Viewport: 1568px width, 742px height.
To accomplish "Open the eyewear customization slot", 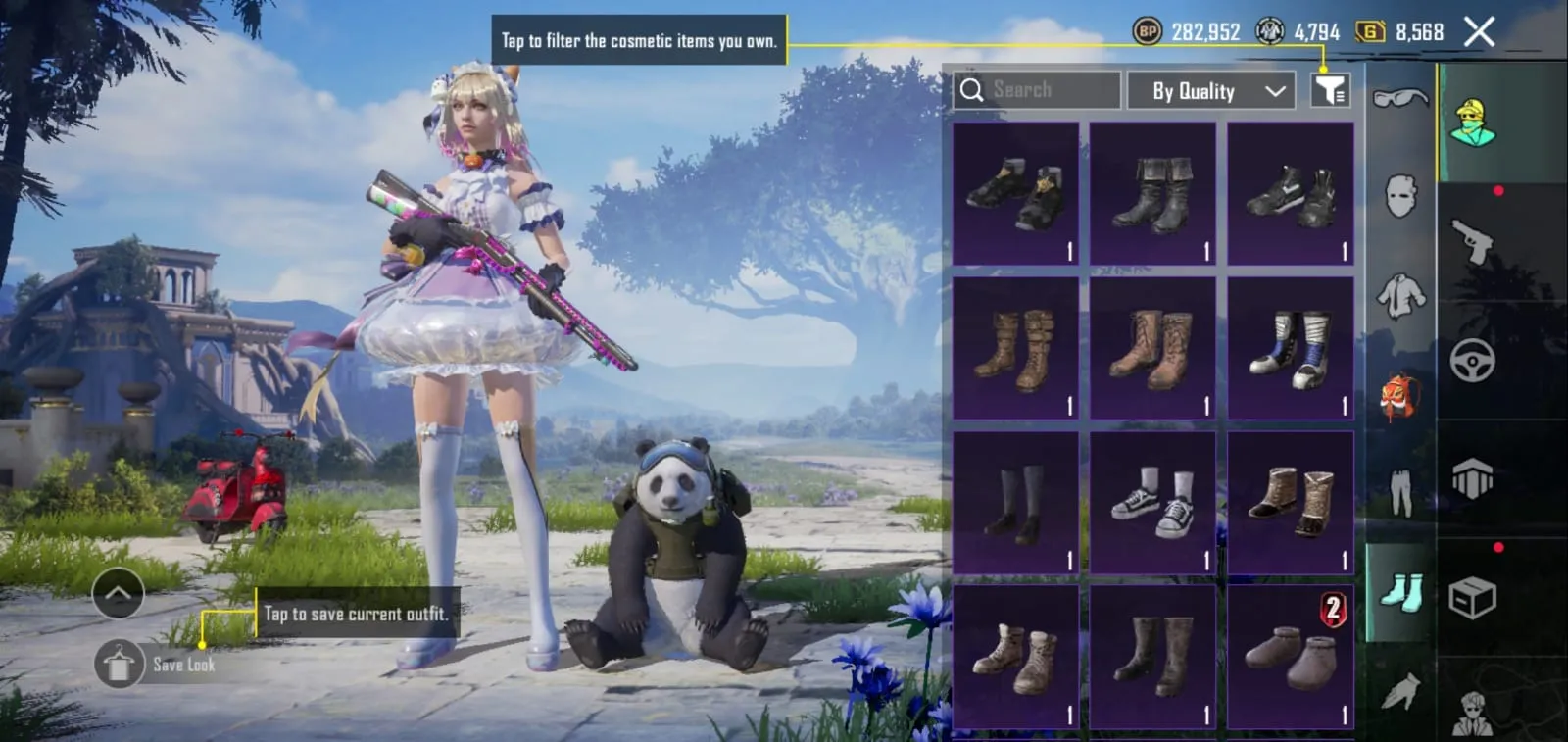I will [x=1399, y=97].
